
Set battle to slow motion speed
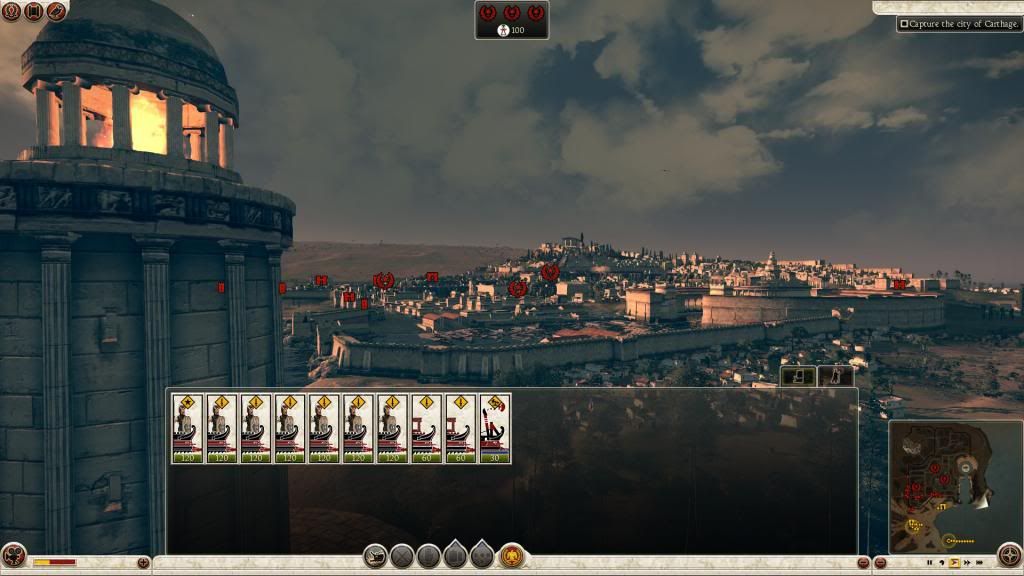click(941, 563)
